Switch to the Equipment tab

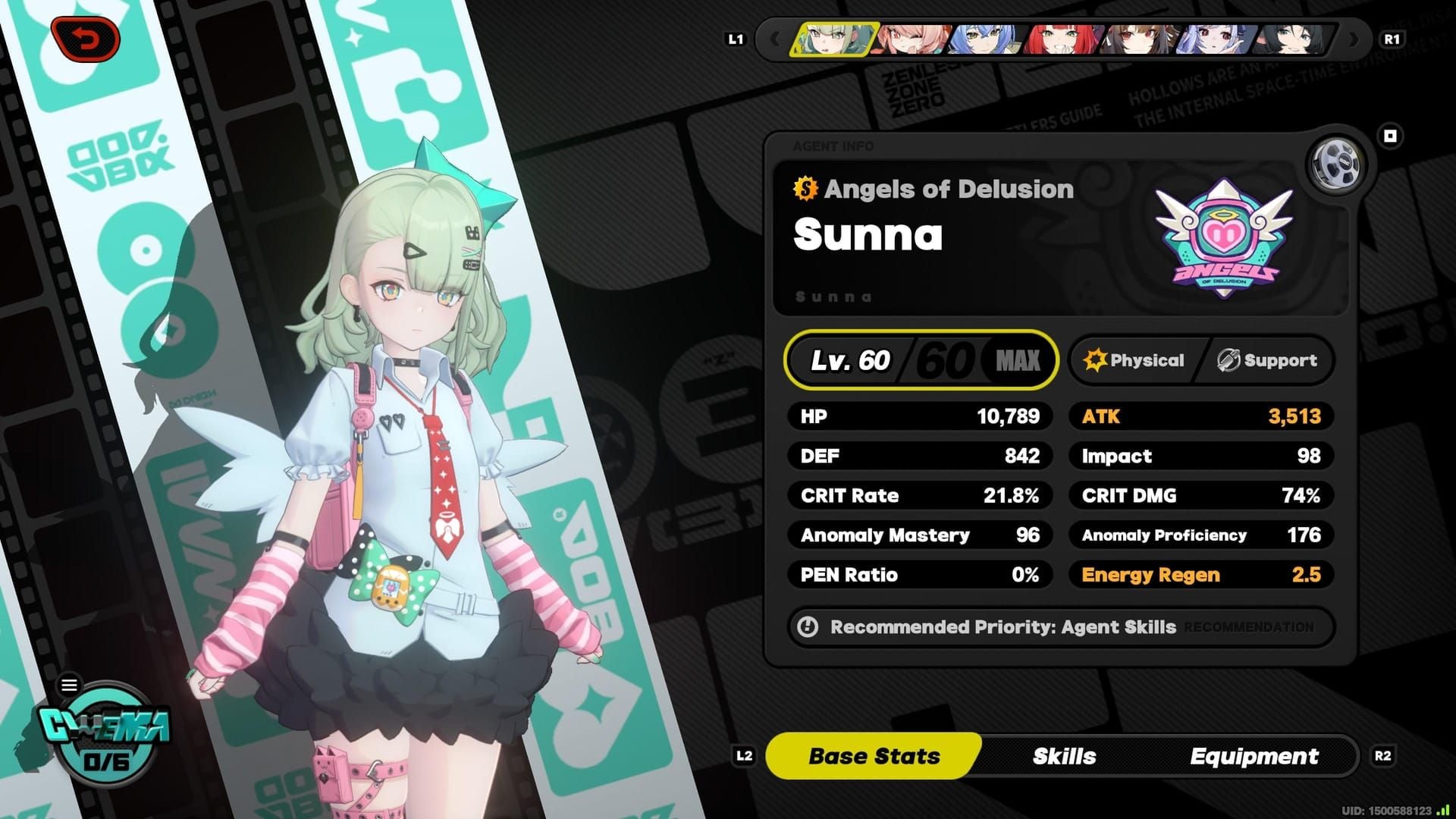pyautogui.click(x=1255, y=755)
